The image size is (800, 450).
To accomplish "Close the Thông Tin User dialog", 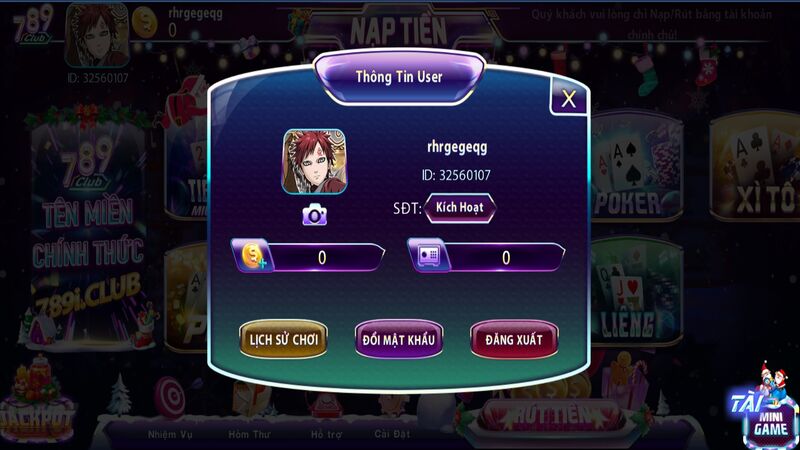I will [x=568, y=98].
